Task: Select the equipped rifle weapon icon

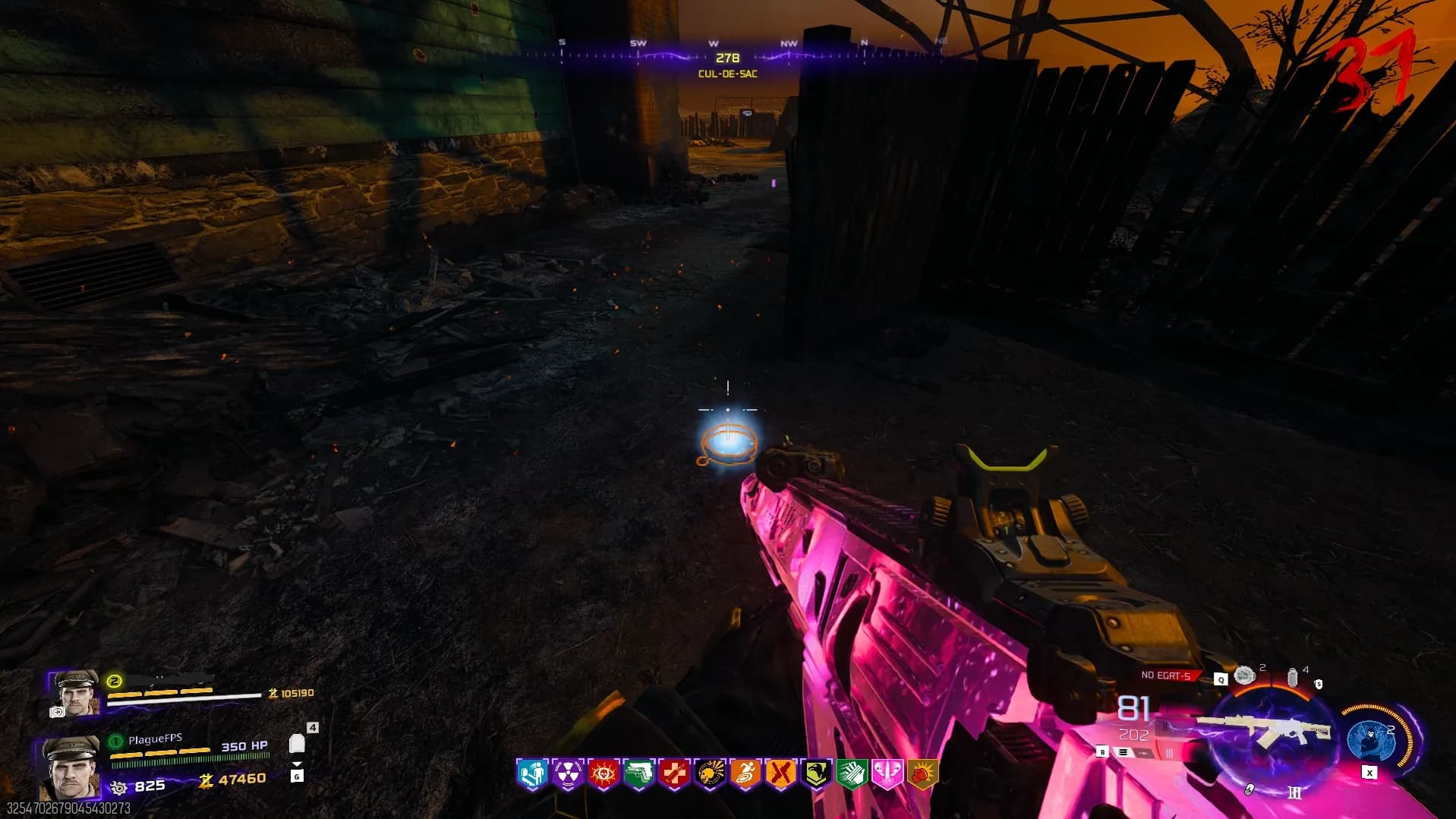Action: point(1265,731)
